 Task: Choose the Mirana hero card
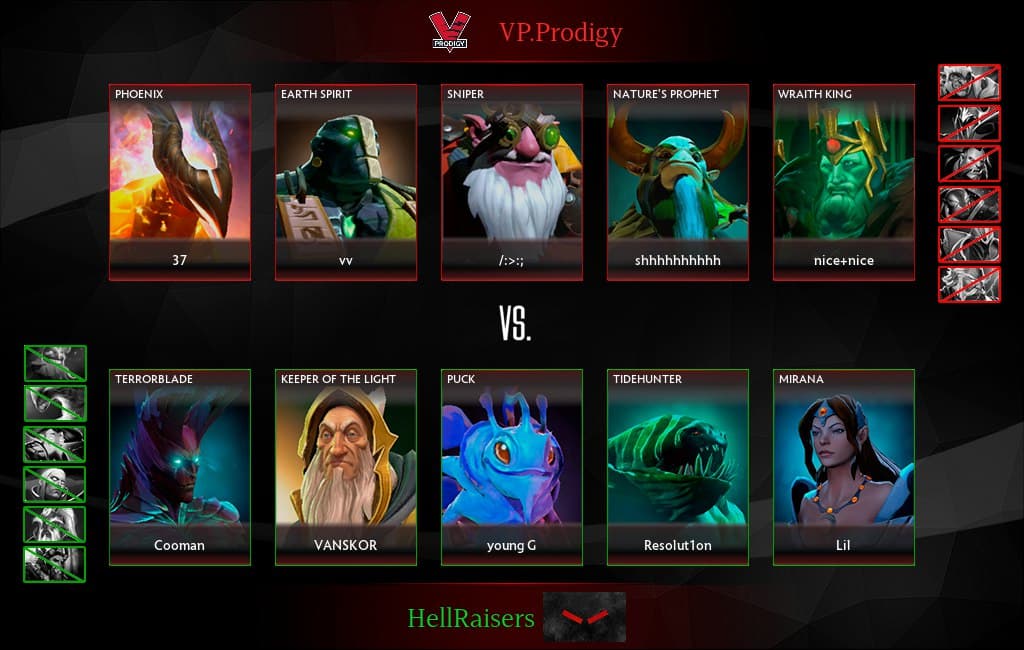[x=844, y=467]
